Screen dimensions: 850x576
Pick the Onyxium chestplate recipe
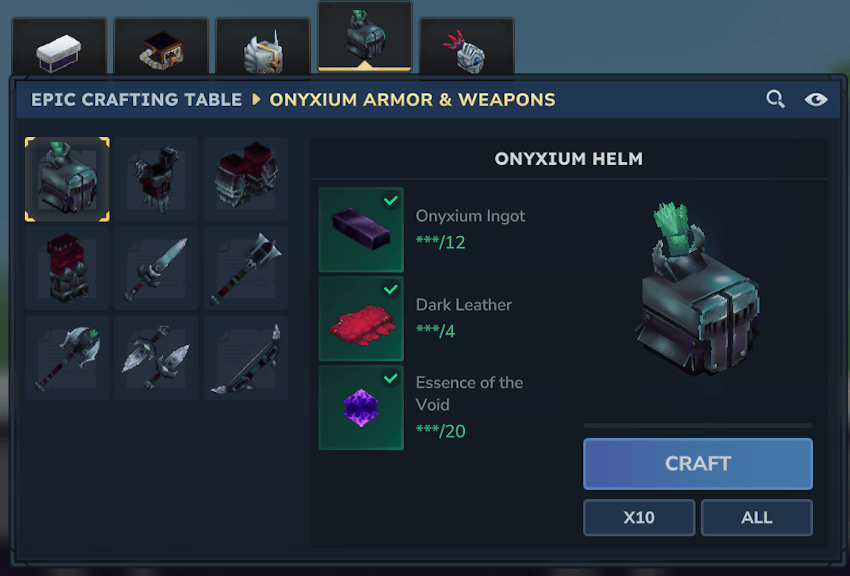point(157,180)
